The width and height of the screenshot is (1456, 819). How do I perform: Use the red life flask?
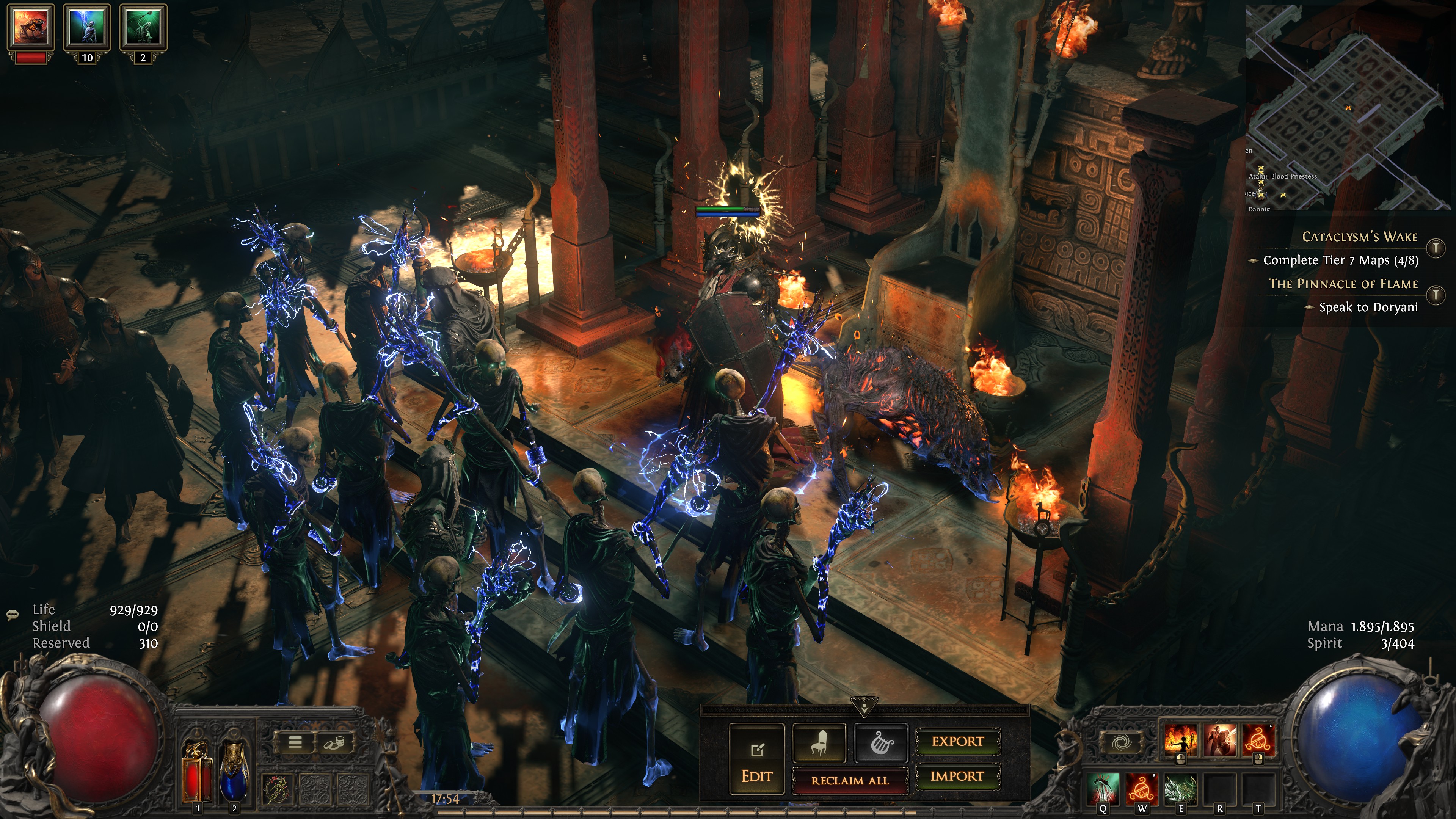197,772
